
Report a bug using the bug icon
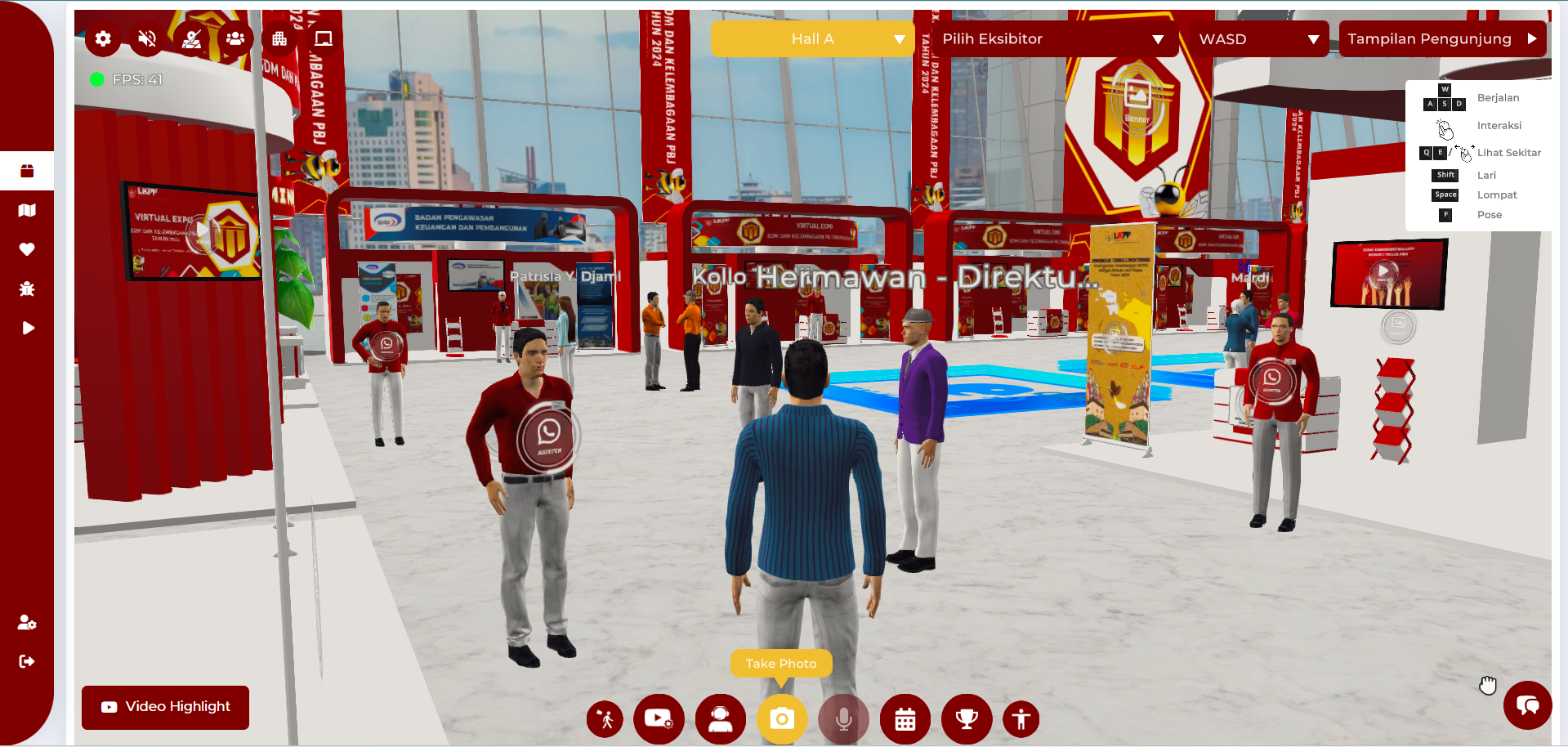[x=27, y=289]
